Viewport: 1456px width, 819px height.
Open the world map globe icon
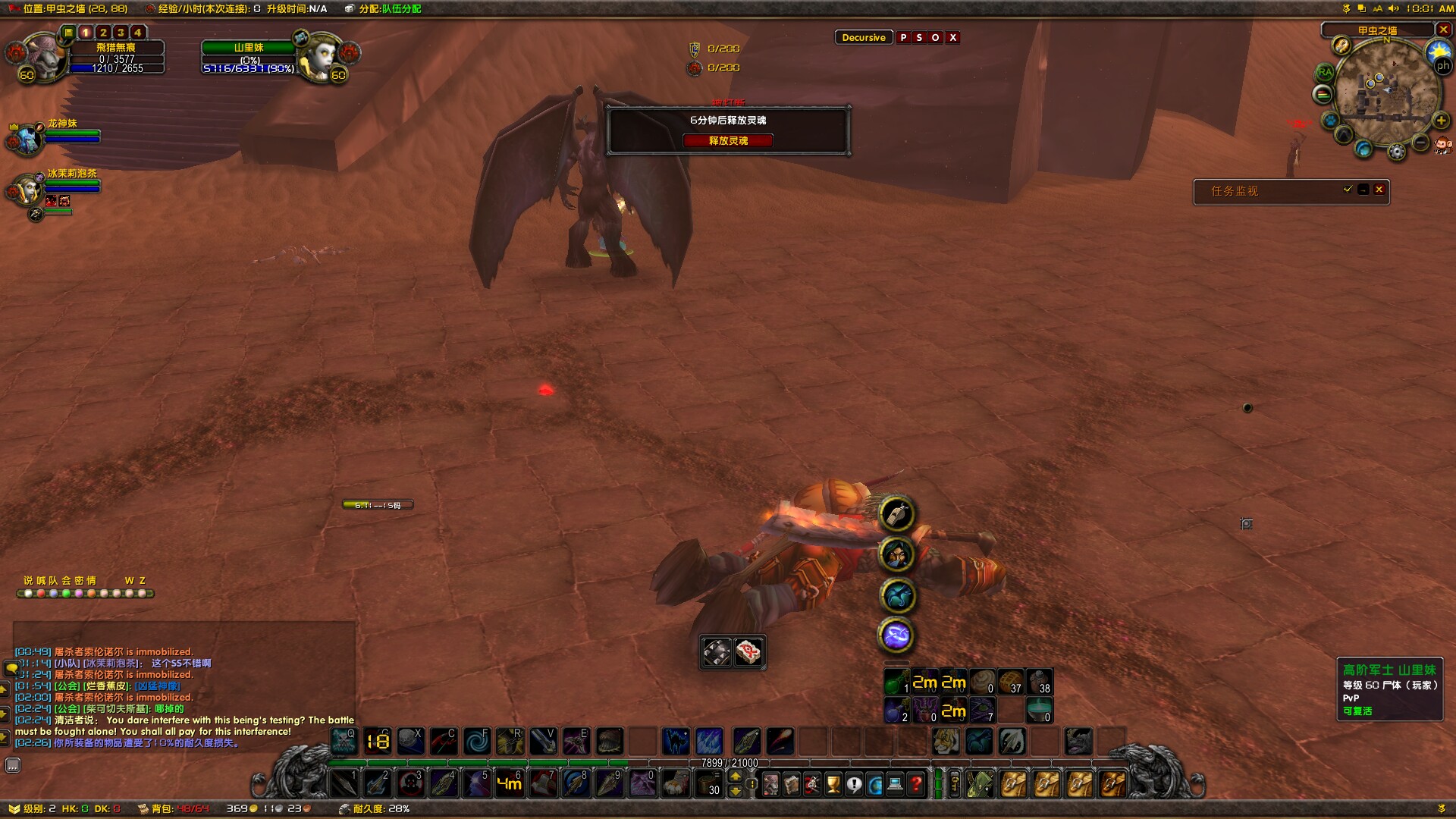[875, 784]
